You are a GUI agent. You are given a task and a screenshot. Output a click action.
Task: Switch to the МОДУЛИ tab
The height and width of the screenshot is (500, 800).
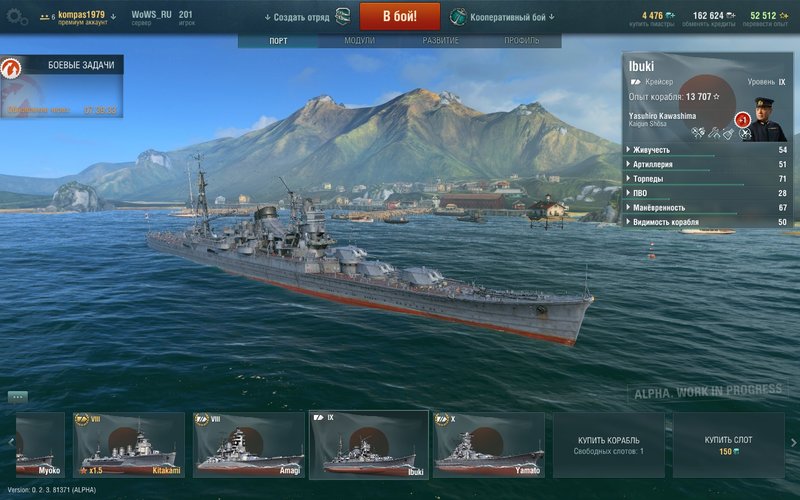pos(359,41)
